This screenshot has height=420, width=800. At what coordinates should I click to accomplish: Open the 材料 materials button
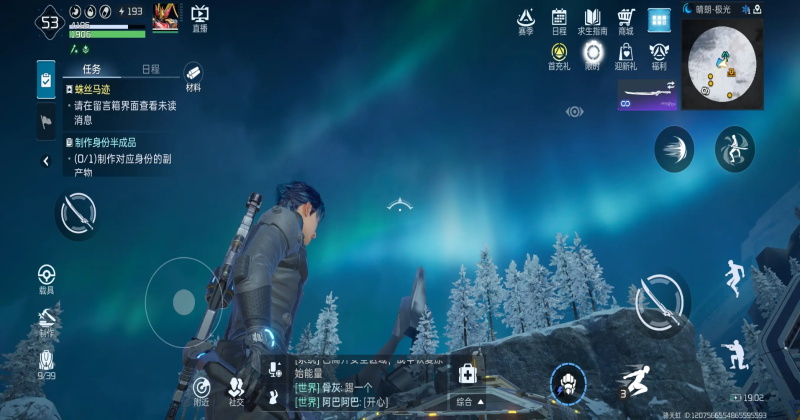click(x=193, y=77)
